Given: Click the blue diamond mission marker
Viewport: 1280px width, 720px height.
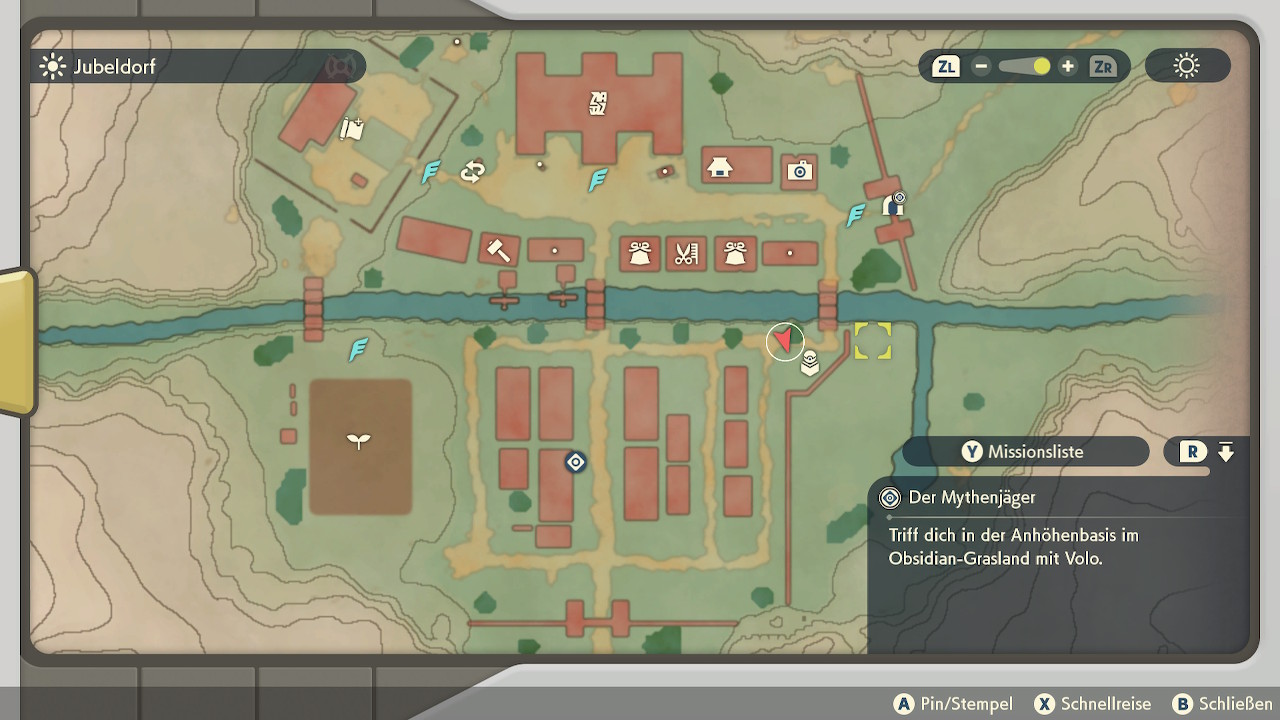Looking at the screenshot, I should coord(575,462).
